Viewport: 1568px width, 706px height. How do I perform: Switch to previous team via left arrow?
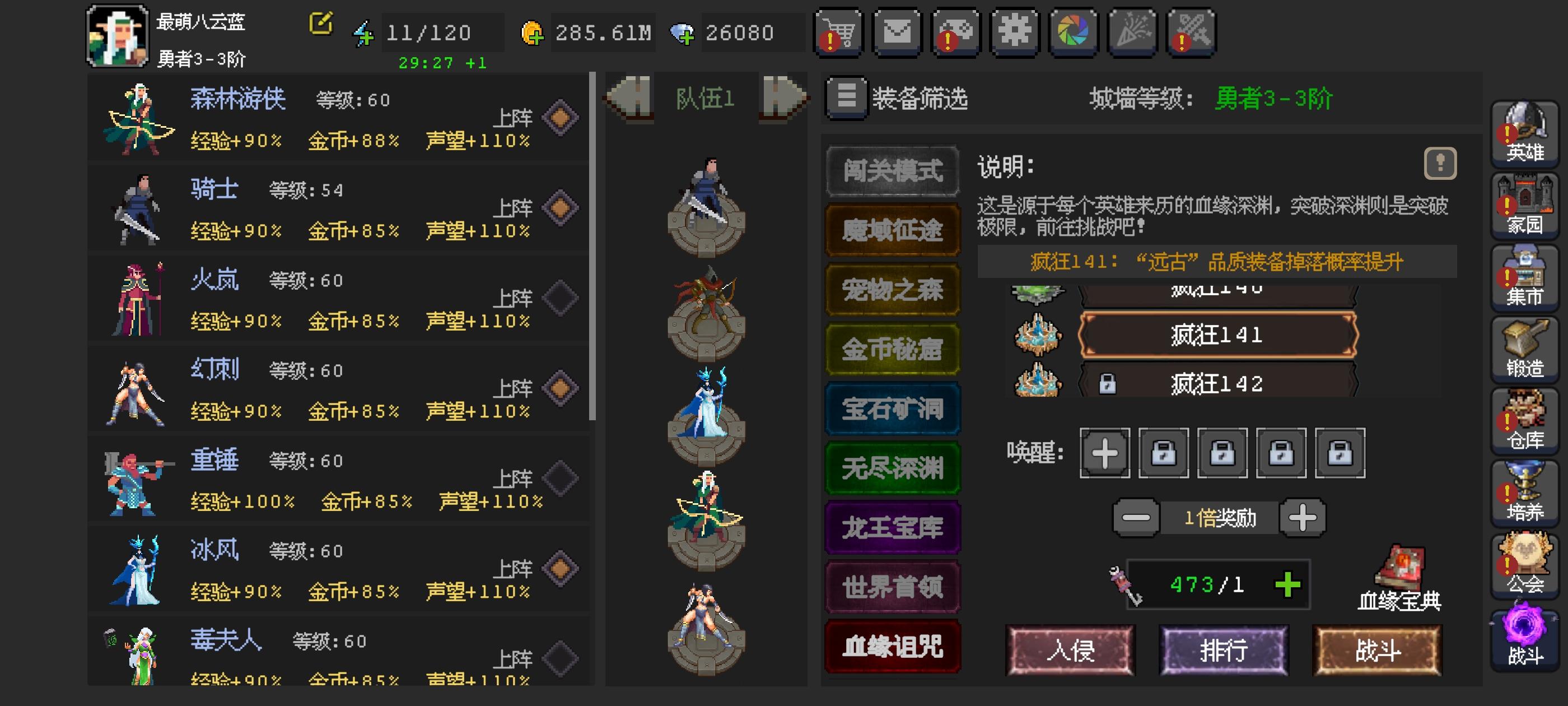point(631,100)
